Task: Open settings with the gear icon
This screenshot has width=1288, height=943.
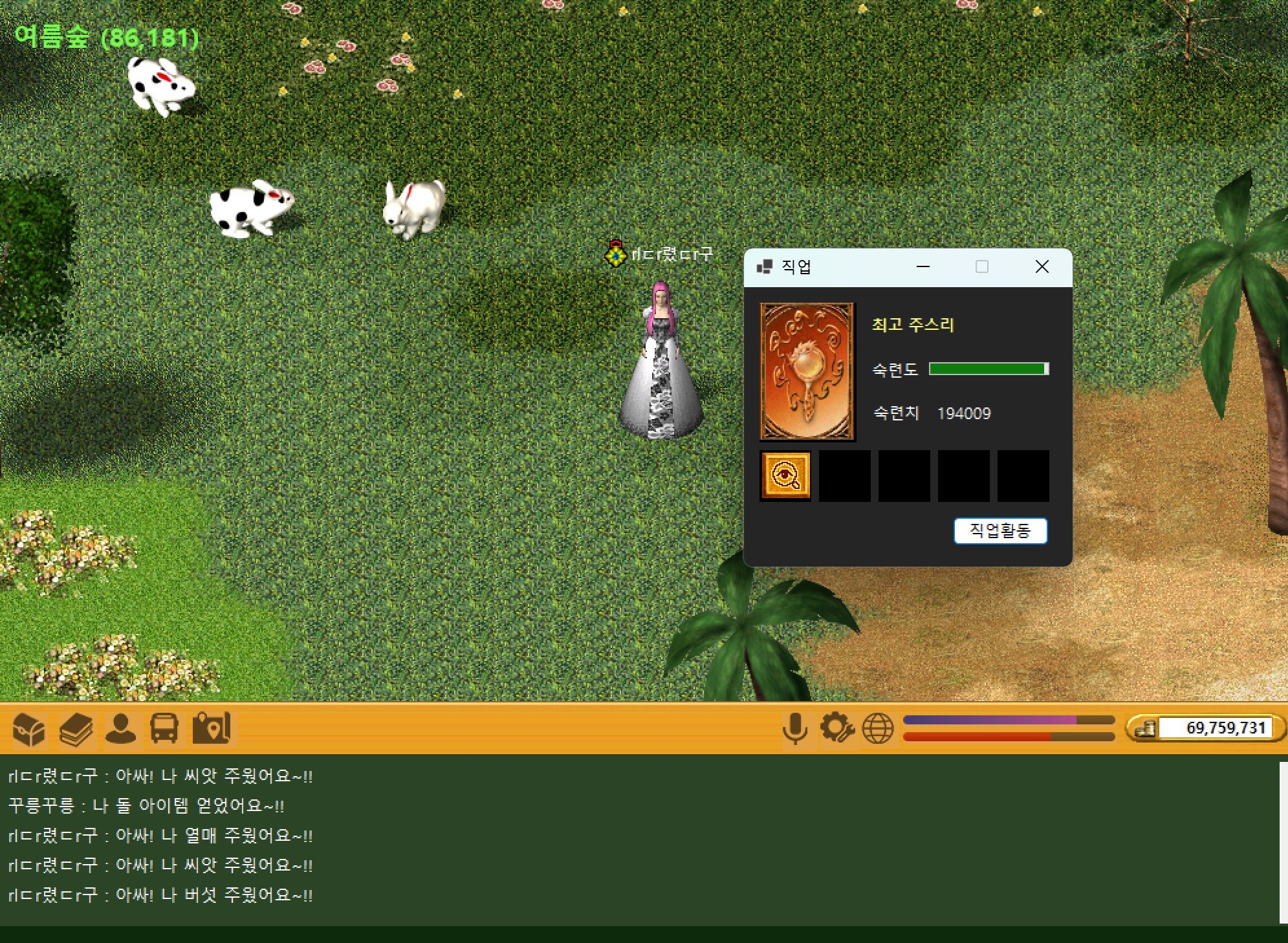Action: click(836, 729)
